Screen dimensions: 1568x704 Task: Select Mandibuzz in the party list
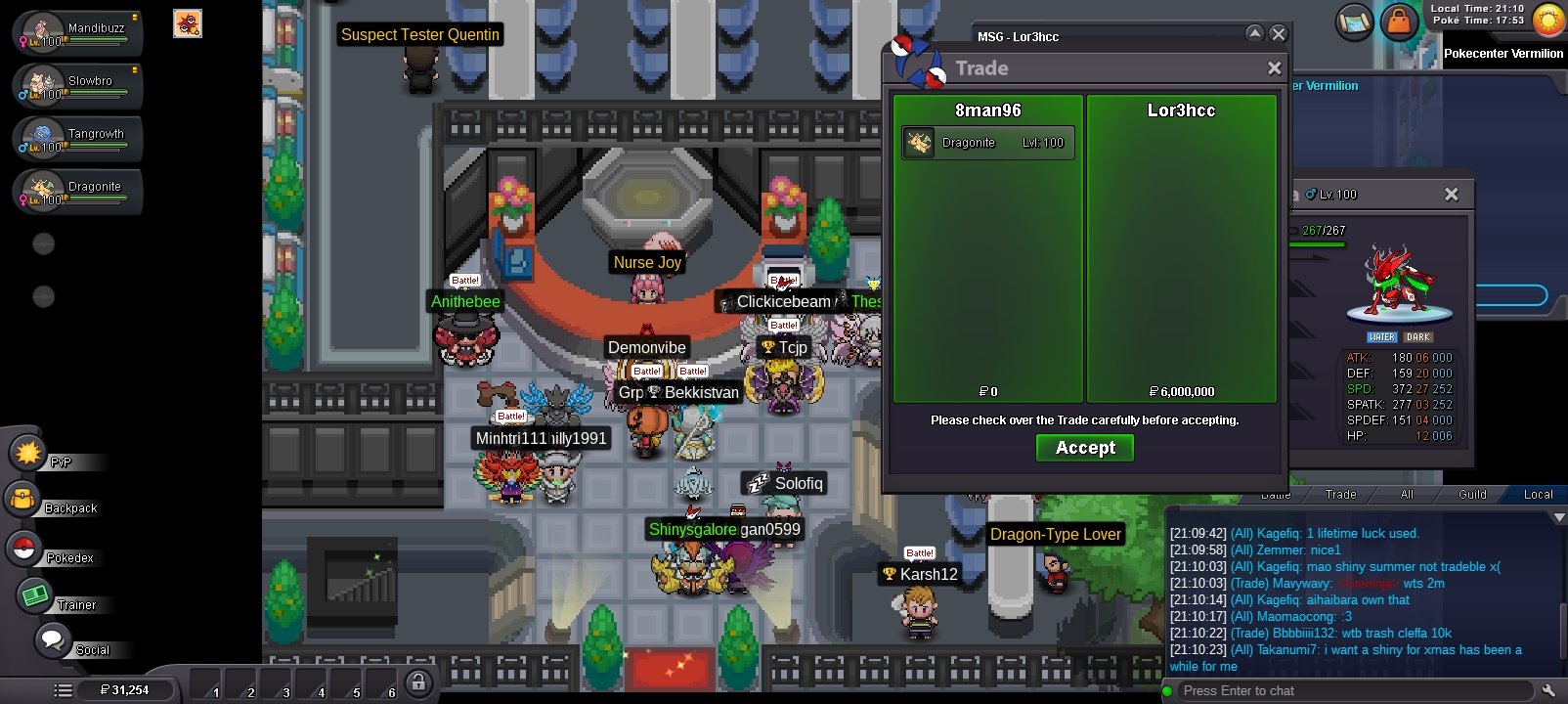[x=78, y=34]
